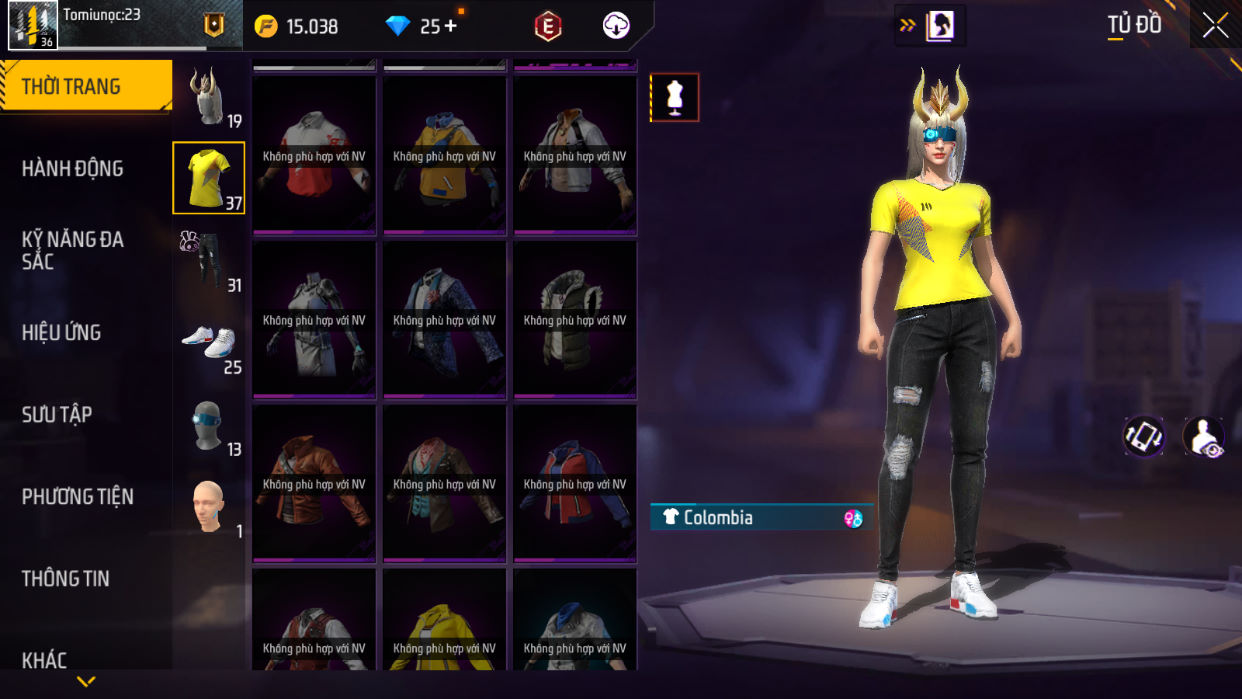1242x699 pixels.
Task: Toggle the character visibility eye icon
Action: tap(1204, 438)
